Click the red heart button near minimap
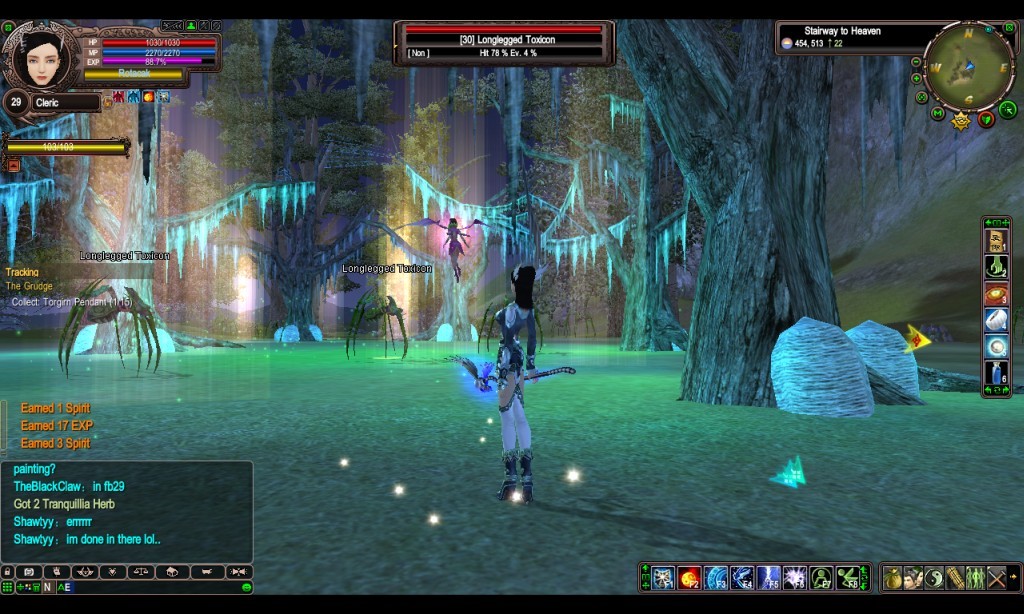 (x=986, y=119)
